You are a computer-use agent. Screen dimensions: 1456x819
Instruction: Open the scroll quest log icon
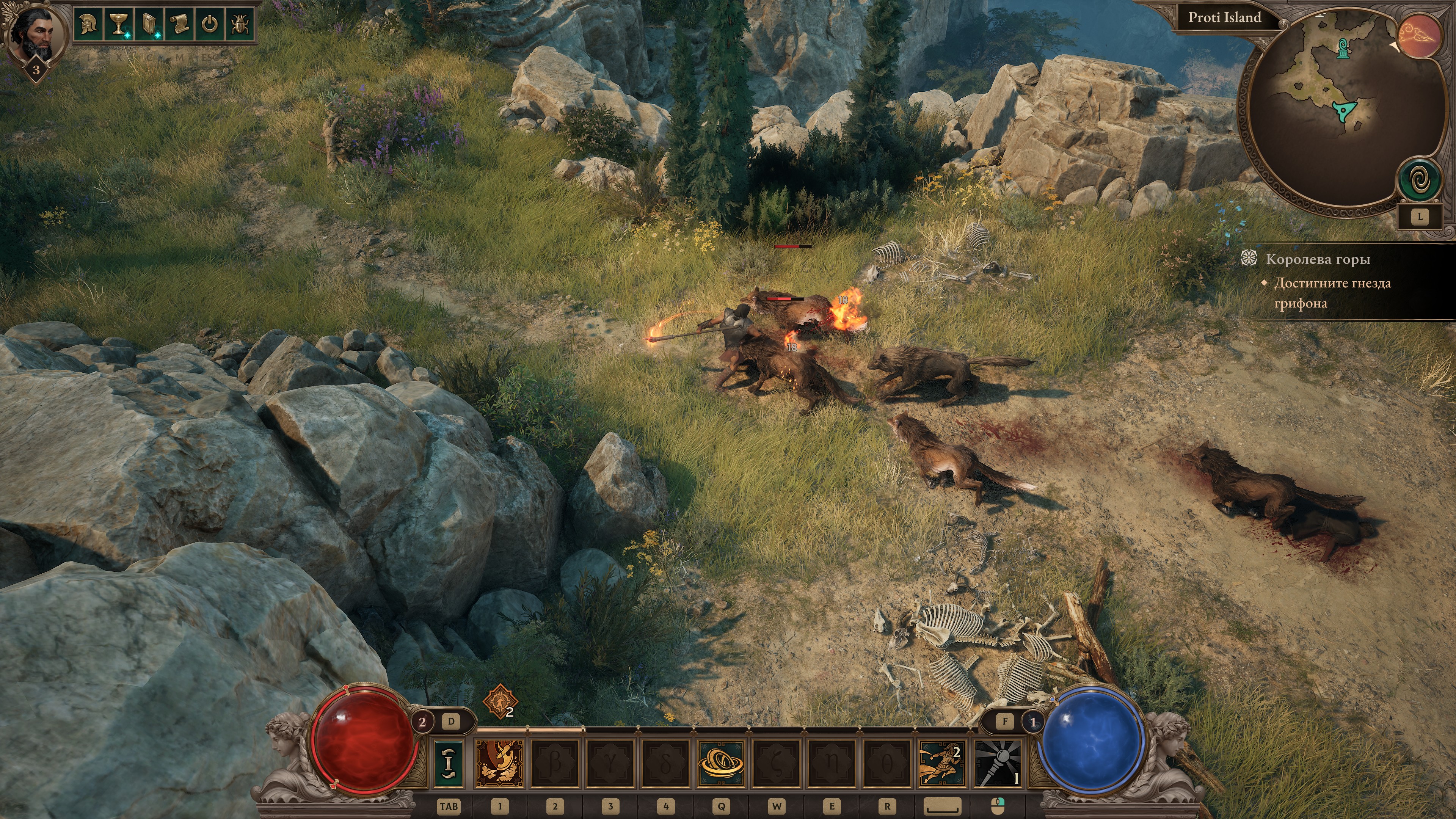pyautogui.click(x=179, y=24)
